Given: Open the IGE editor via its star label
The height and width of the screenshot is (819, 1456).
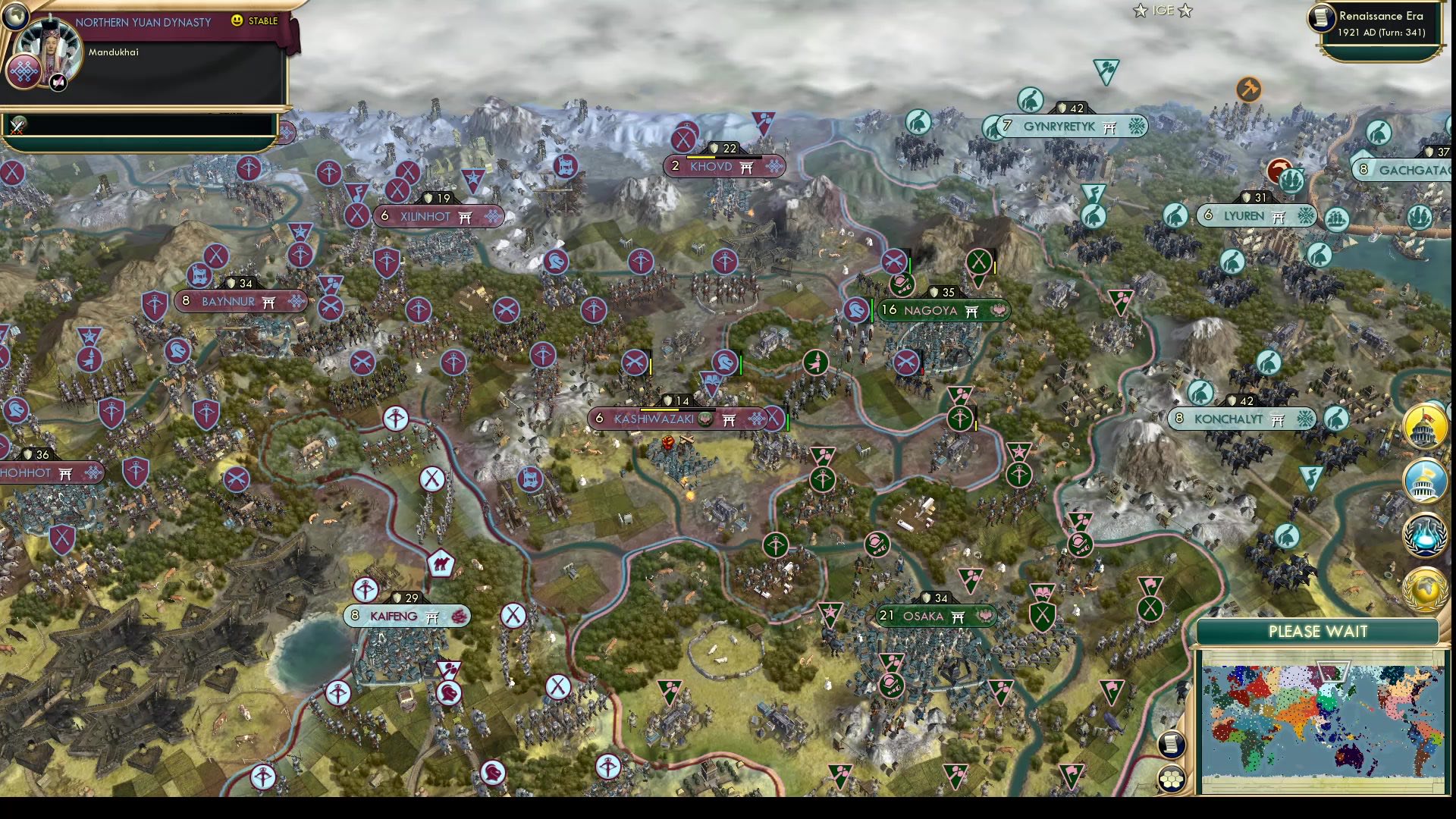Looking at the screenshot, I should [1163, 11].
